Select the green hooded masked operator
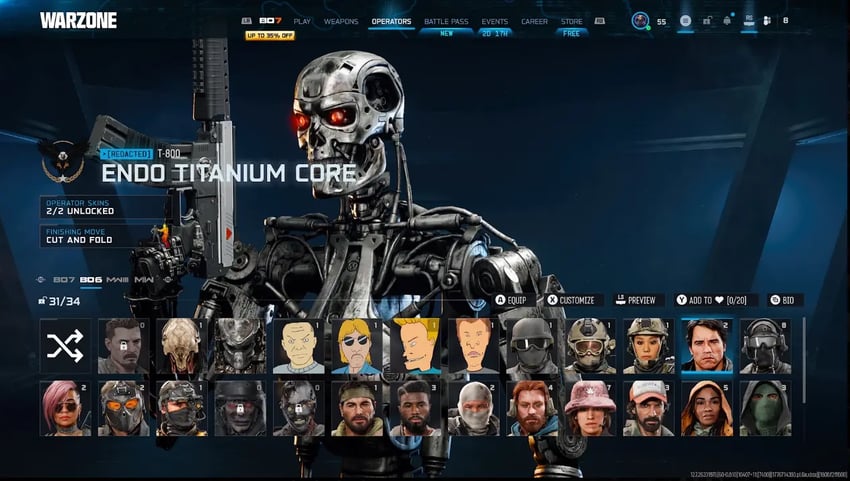 tap(765, 408)
